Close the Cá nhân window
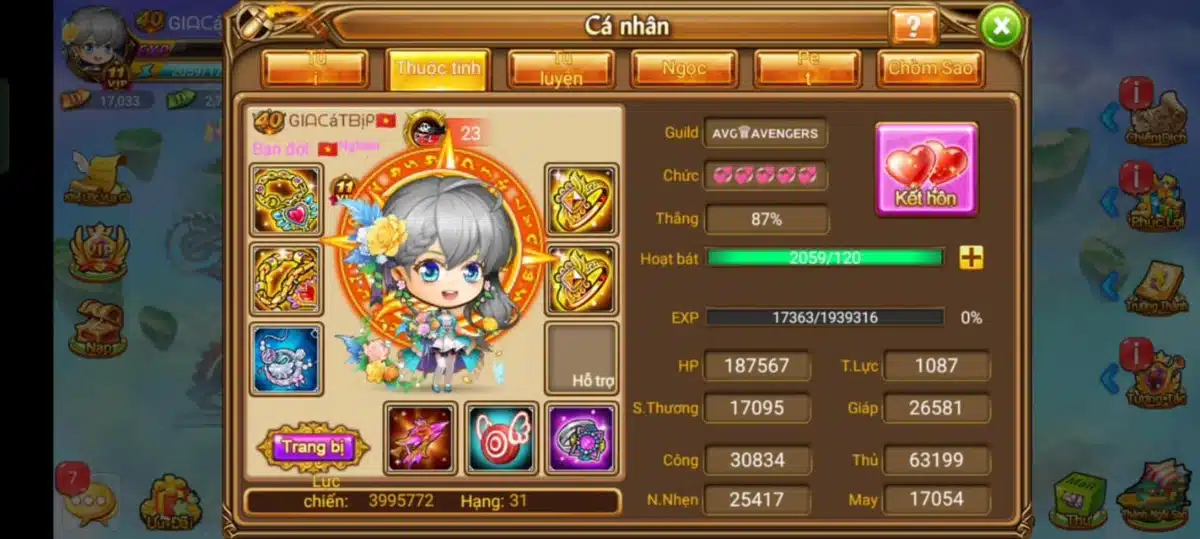This screenshot has width=1200, height=539. (x=1001, y=25)
